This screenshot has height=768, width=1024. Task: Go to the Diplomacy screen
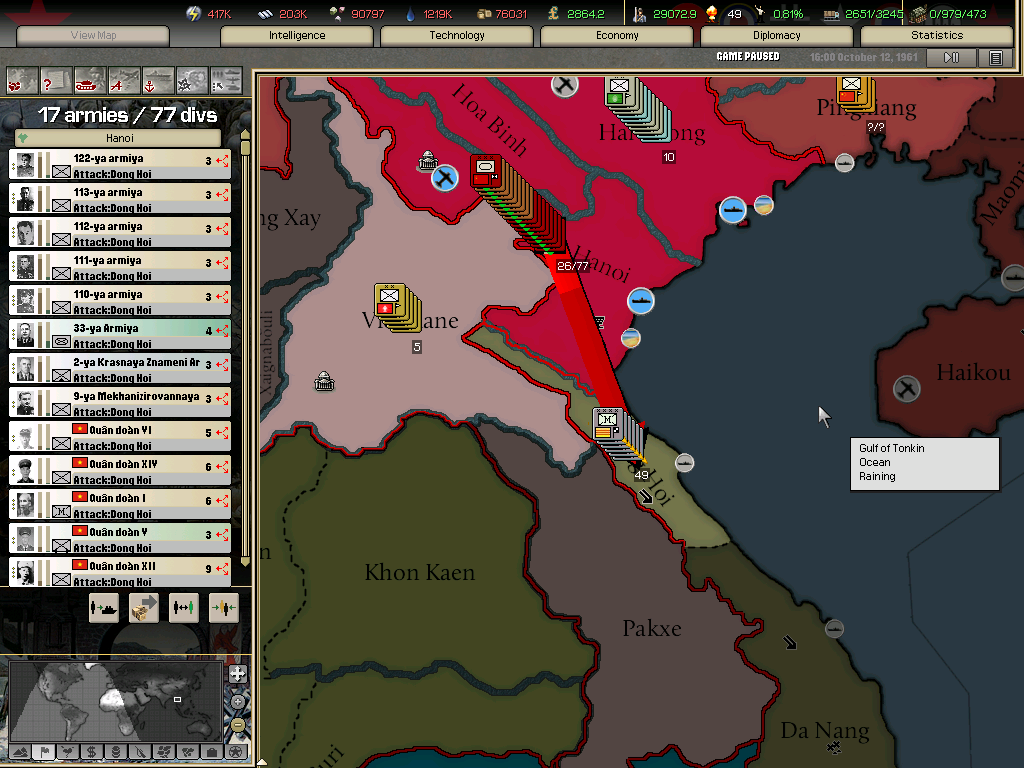point(777,35)
